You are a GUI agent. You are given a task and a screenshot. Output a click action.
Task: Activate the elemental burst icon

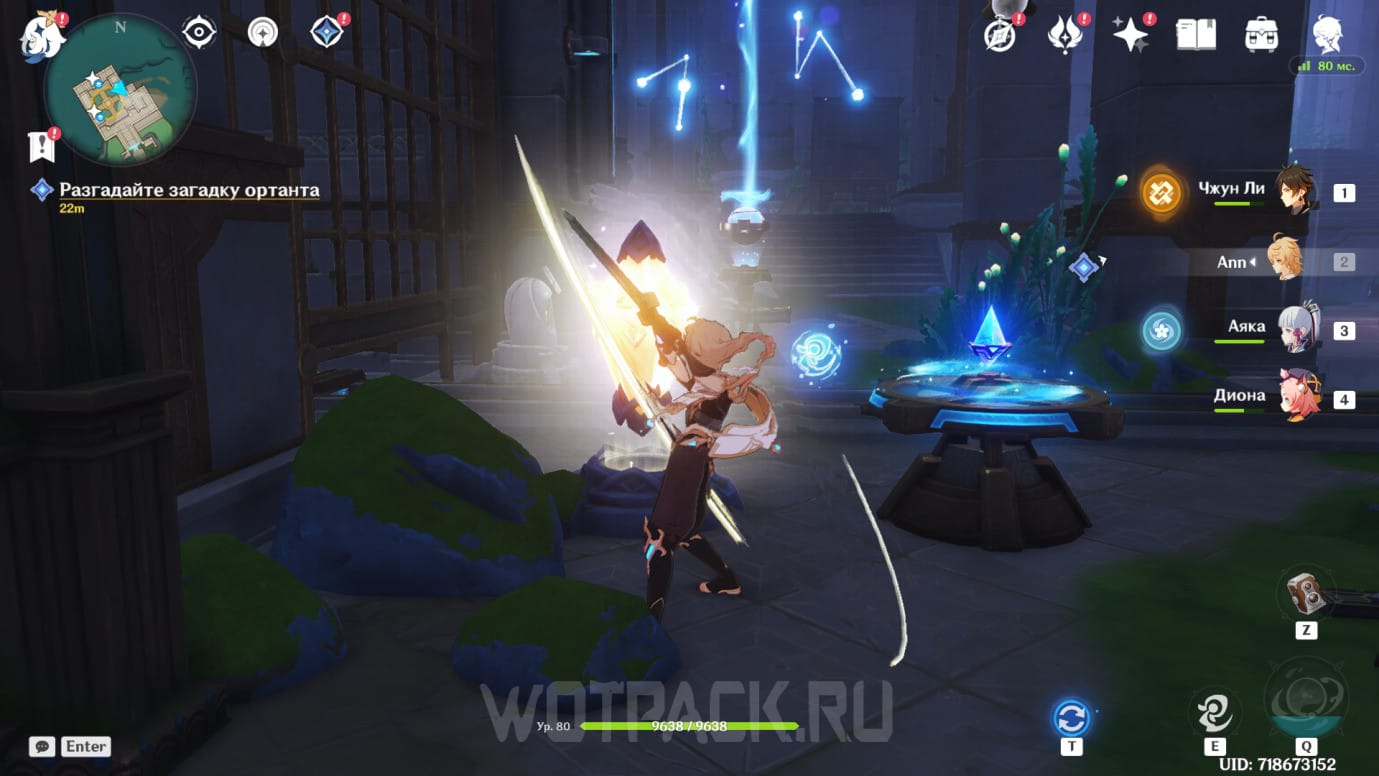coord(1305,700)
